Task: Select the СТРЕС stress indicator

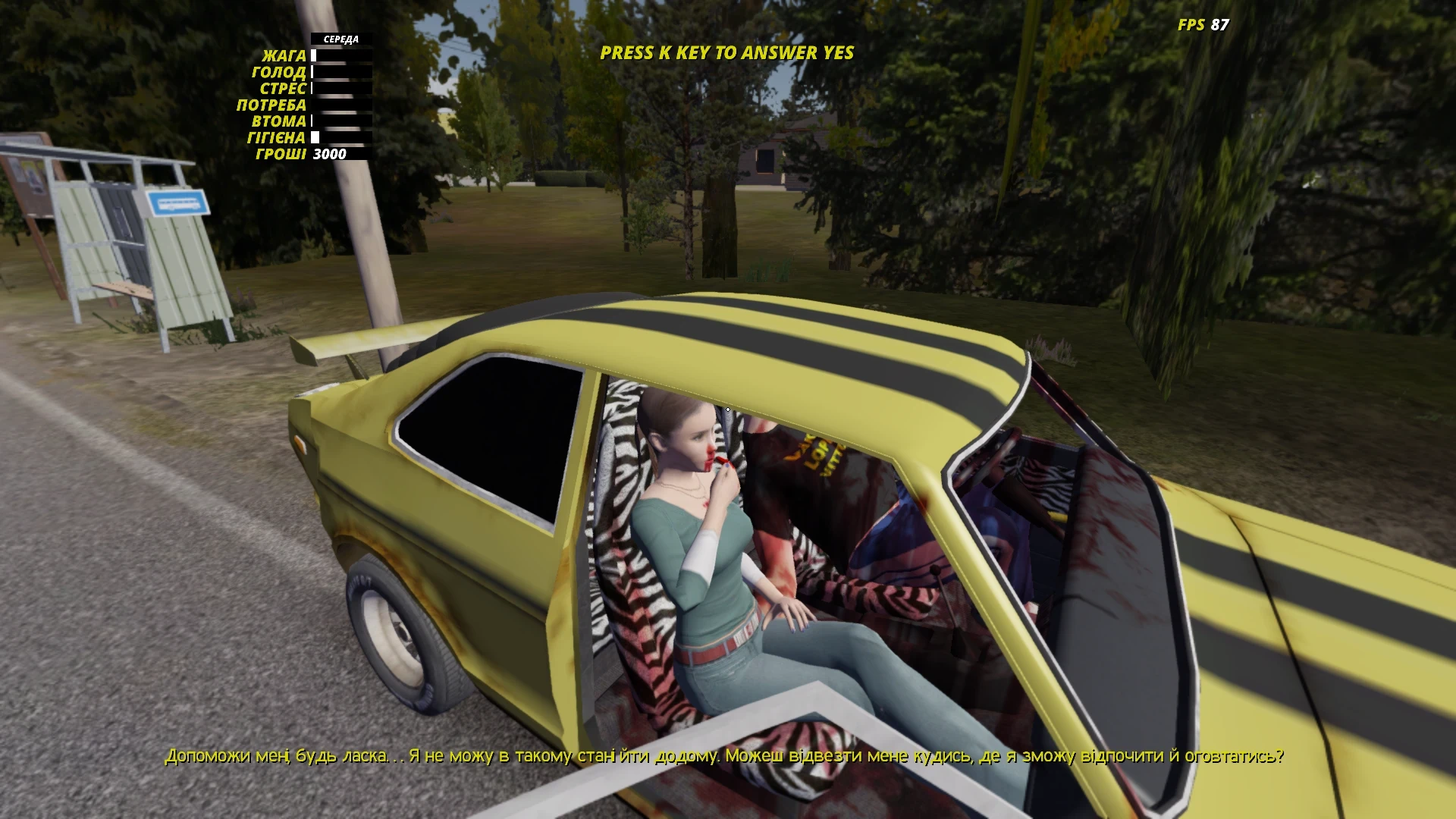Action: point(340,89)
